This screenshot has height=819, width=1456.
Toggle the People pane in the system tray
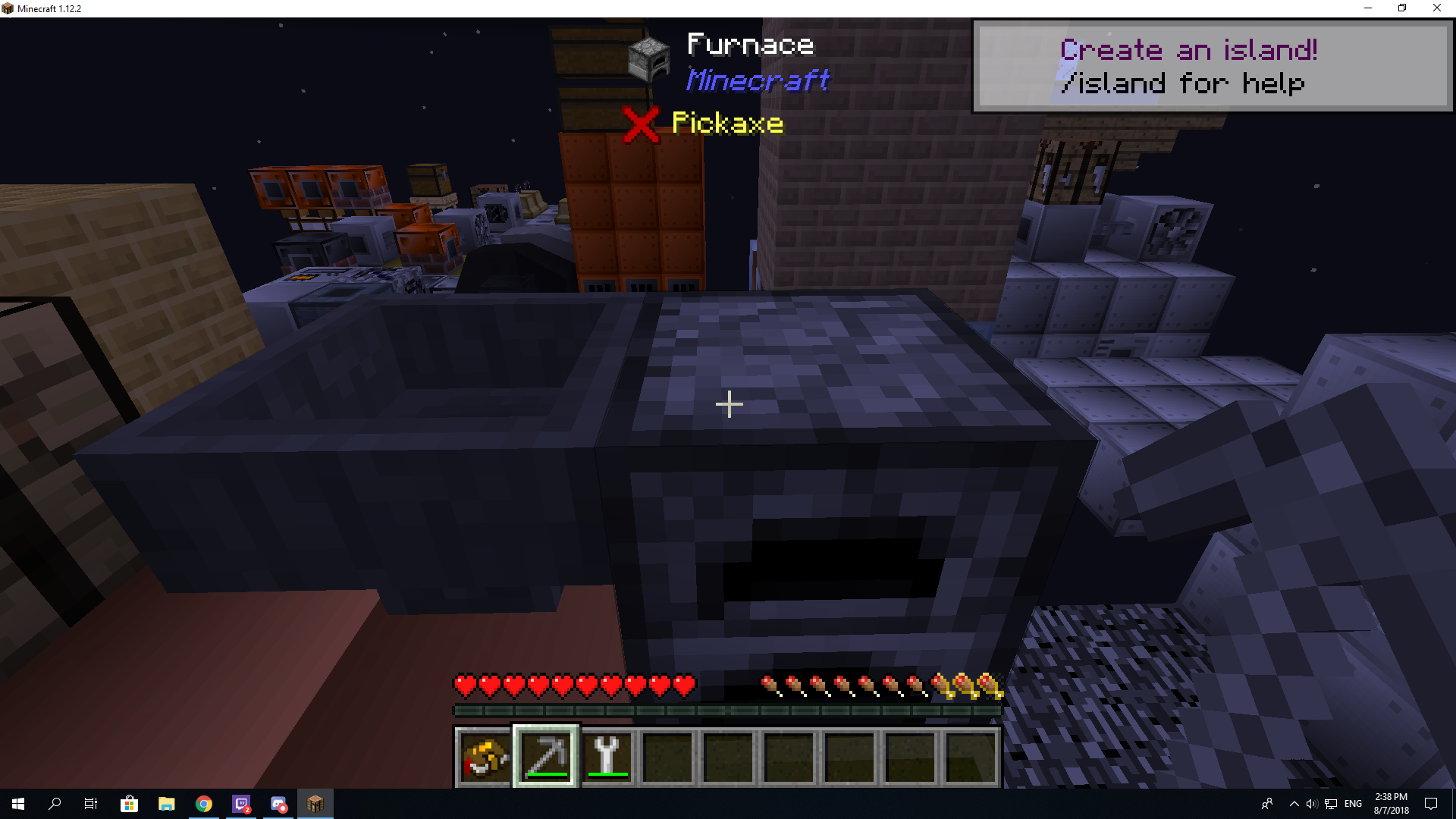point(1268,804)
